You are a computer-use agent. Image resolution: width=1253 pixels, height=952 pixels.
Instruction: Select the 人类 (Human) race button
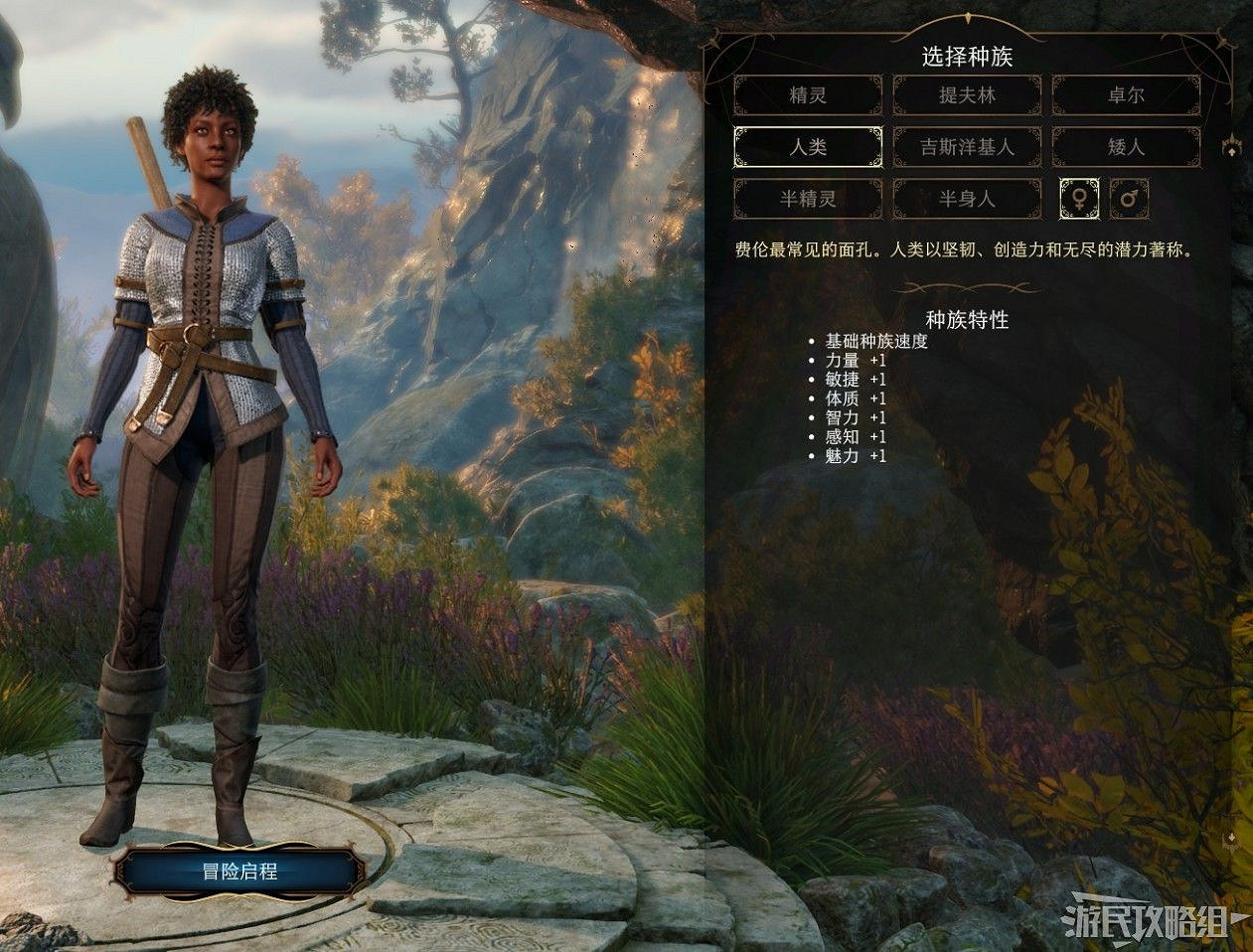tap(808, 147)
